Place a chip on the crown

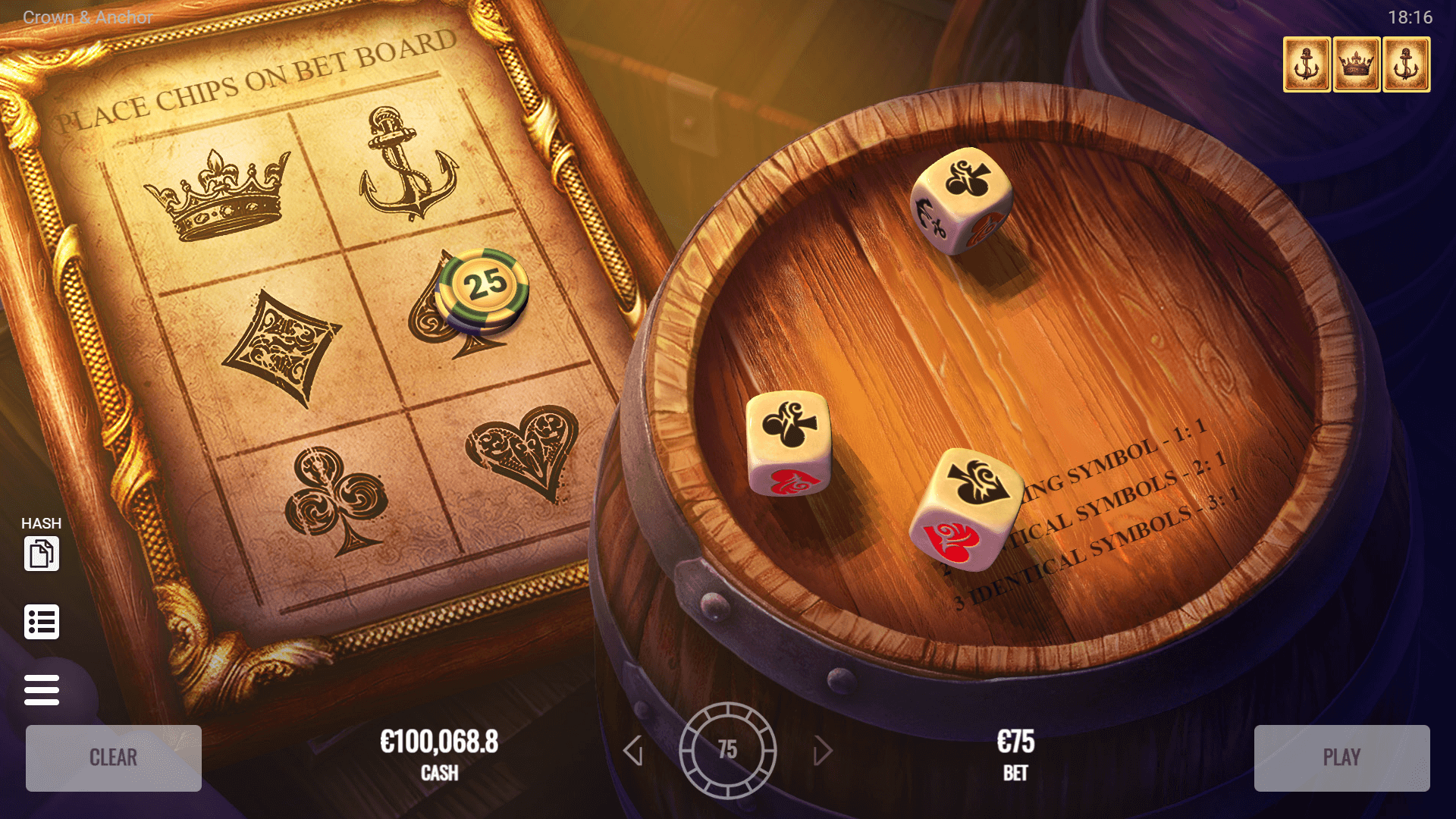(x=220, y=195)
